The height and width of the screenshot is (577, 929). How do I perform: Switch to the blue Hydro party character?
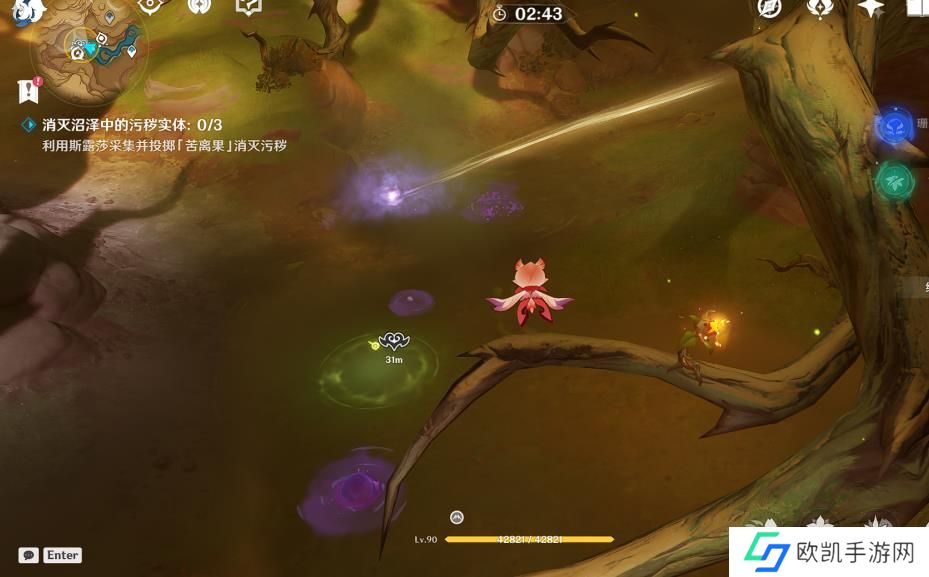point(893,127)
